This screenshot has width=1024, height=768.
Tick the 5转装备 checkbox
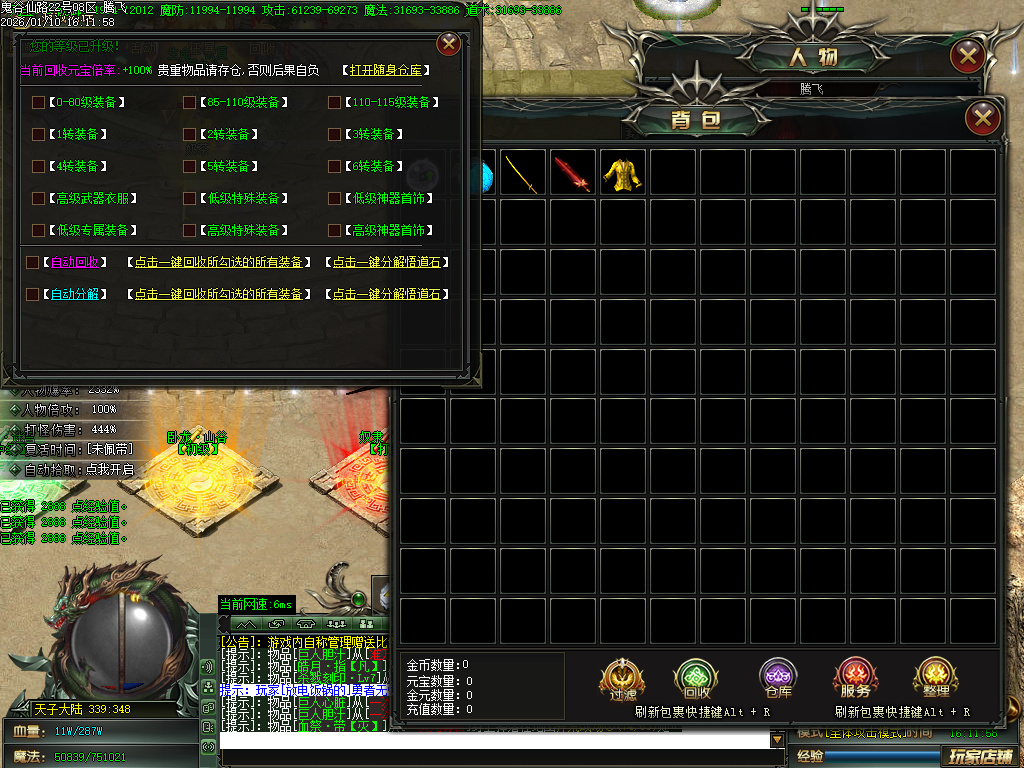[189, 166]
